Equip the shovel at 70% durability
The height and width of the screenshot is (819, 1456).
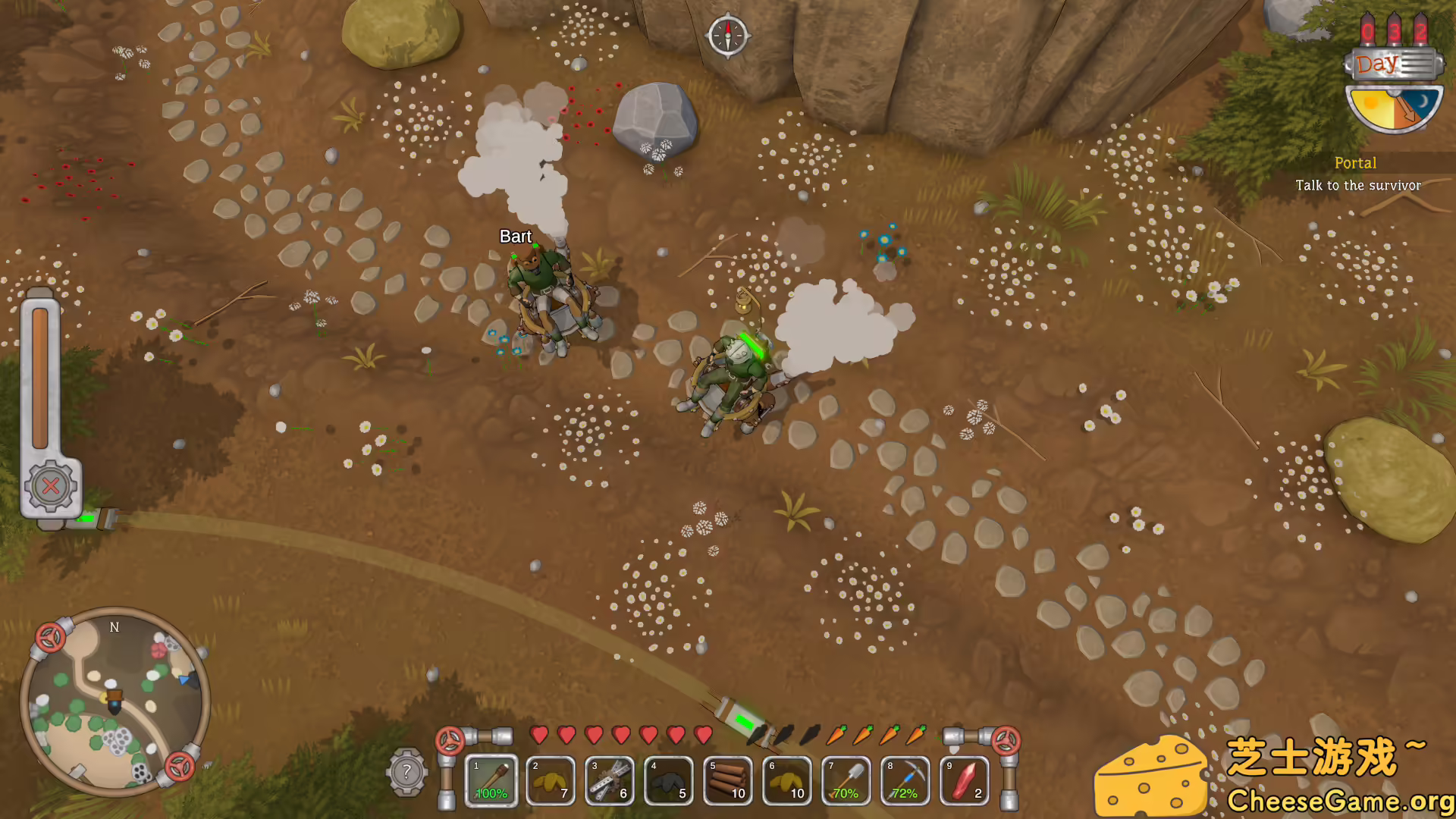click(x=846, y=781)
